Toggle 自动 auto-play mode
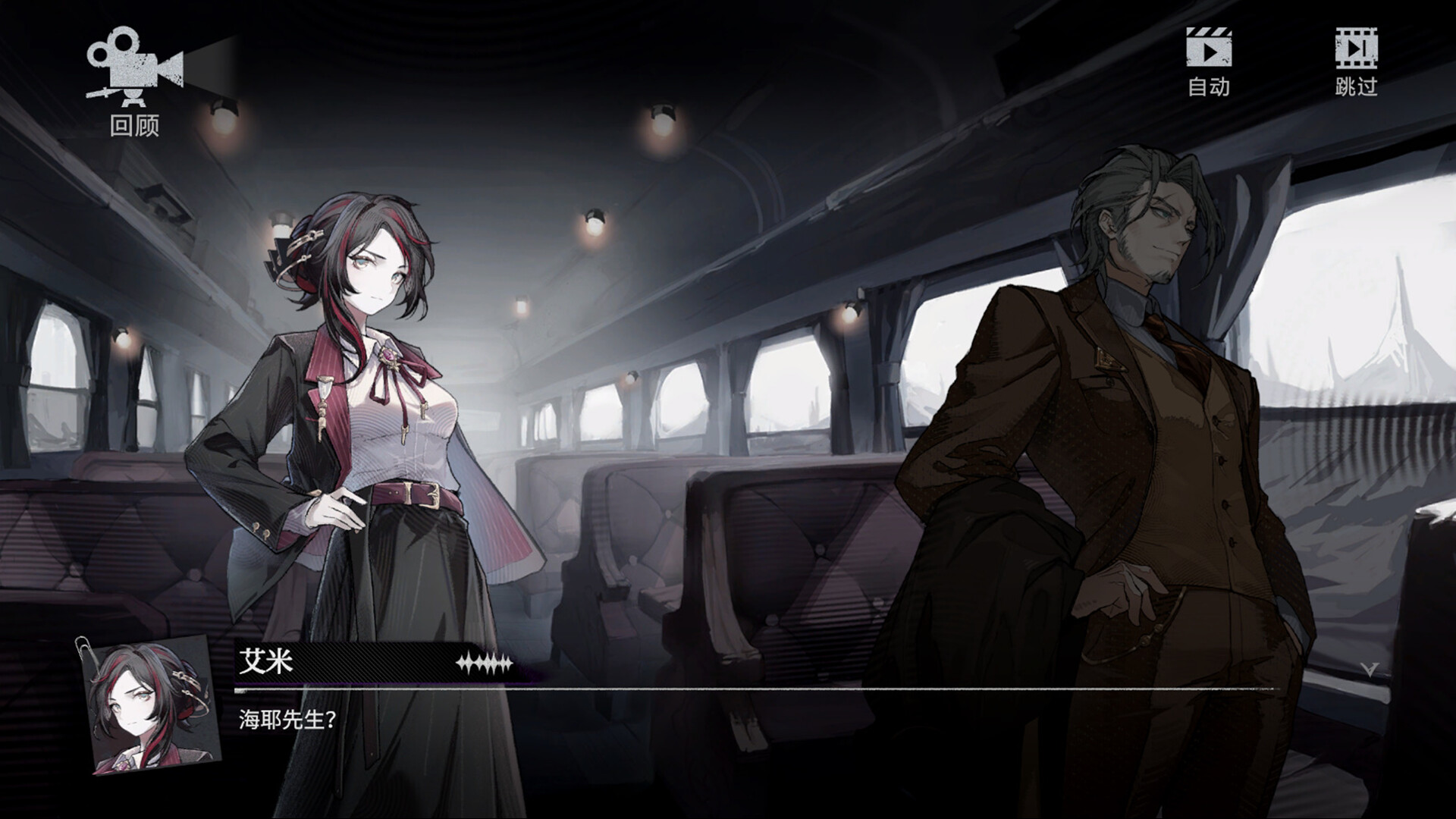Screen dimensions: 1456x819 pyautogui.click(x=1208, y=62)
